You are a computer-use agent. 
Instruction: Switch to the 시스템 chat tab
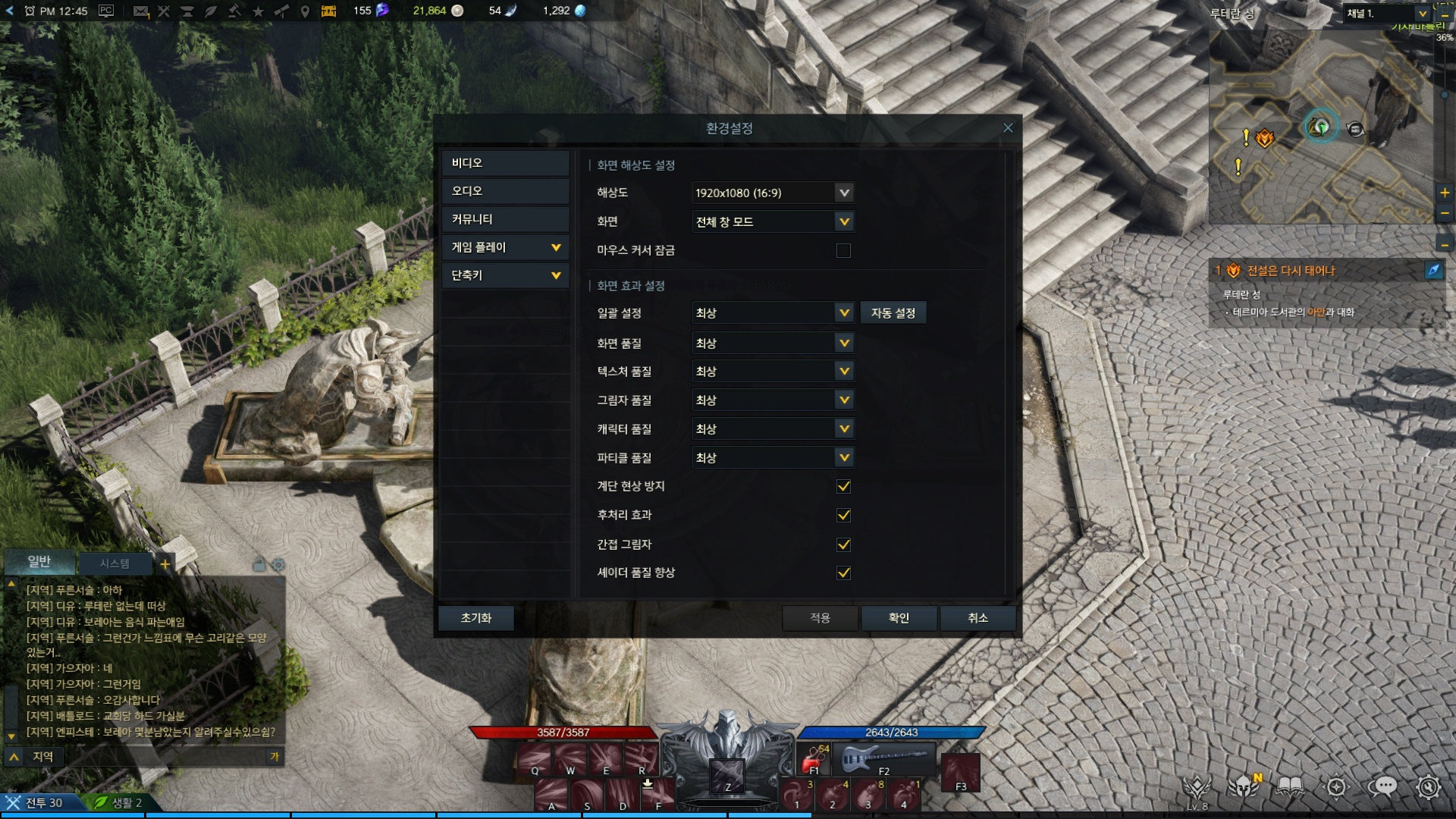115,563
